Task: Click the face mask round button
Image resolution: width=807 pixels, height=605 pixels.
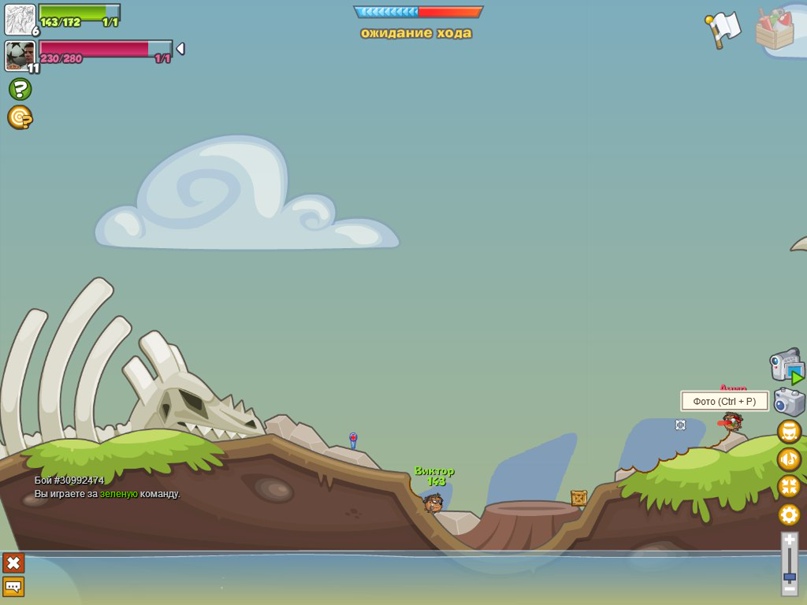Action: pos(789,432)
